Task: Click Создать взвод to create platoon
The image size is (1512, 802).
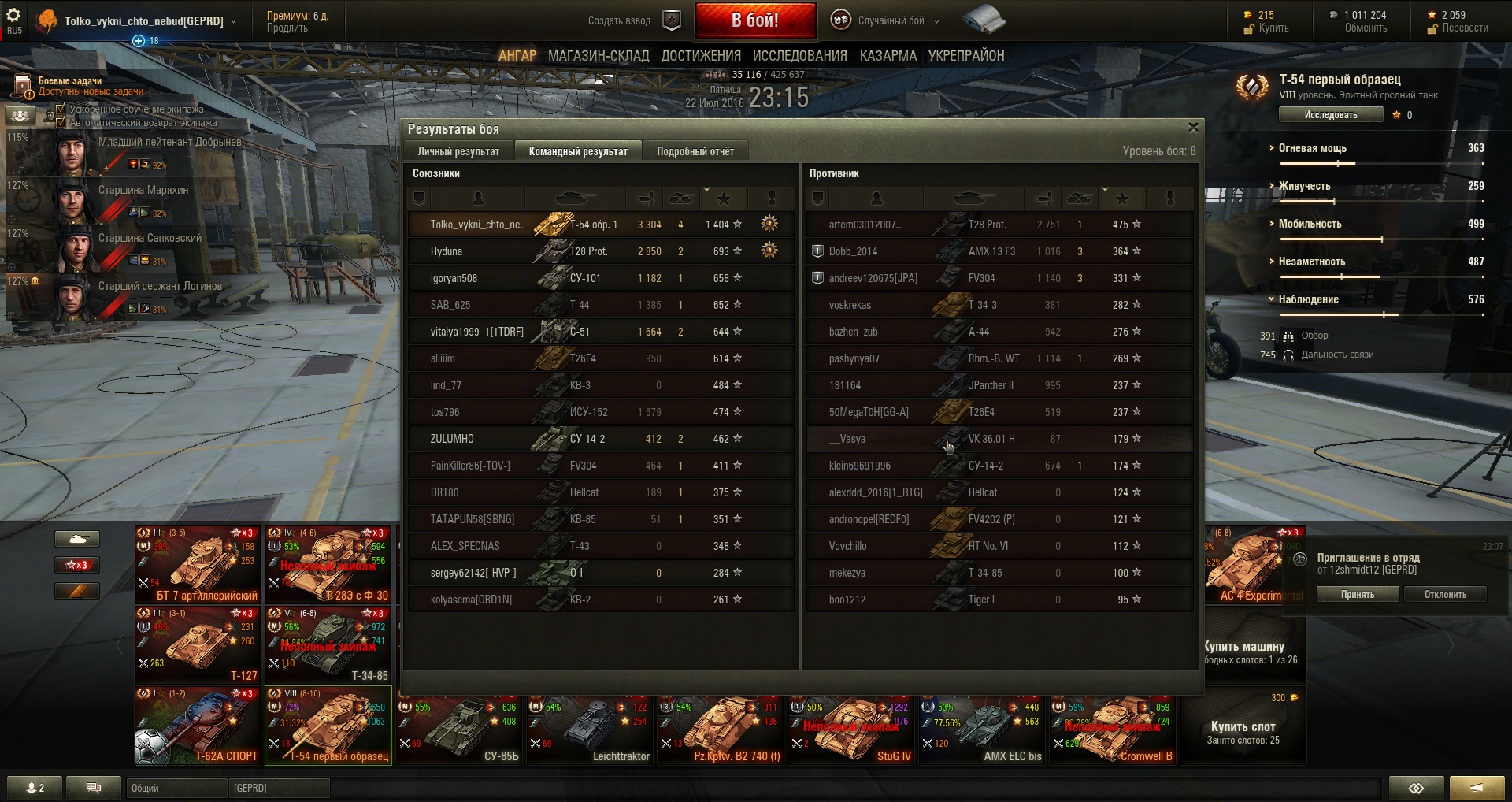Action: [x=620, y=21]
